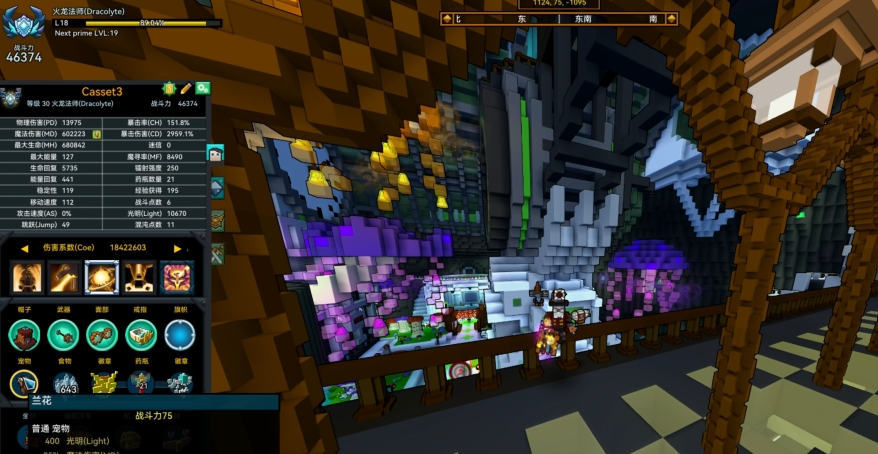Switch to the character face side tab
Screen dimensions: 878x454
pos(216,153)
